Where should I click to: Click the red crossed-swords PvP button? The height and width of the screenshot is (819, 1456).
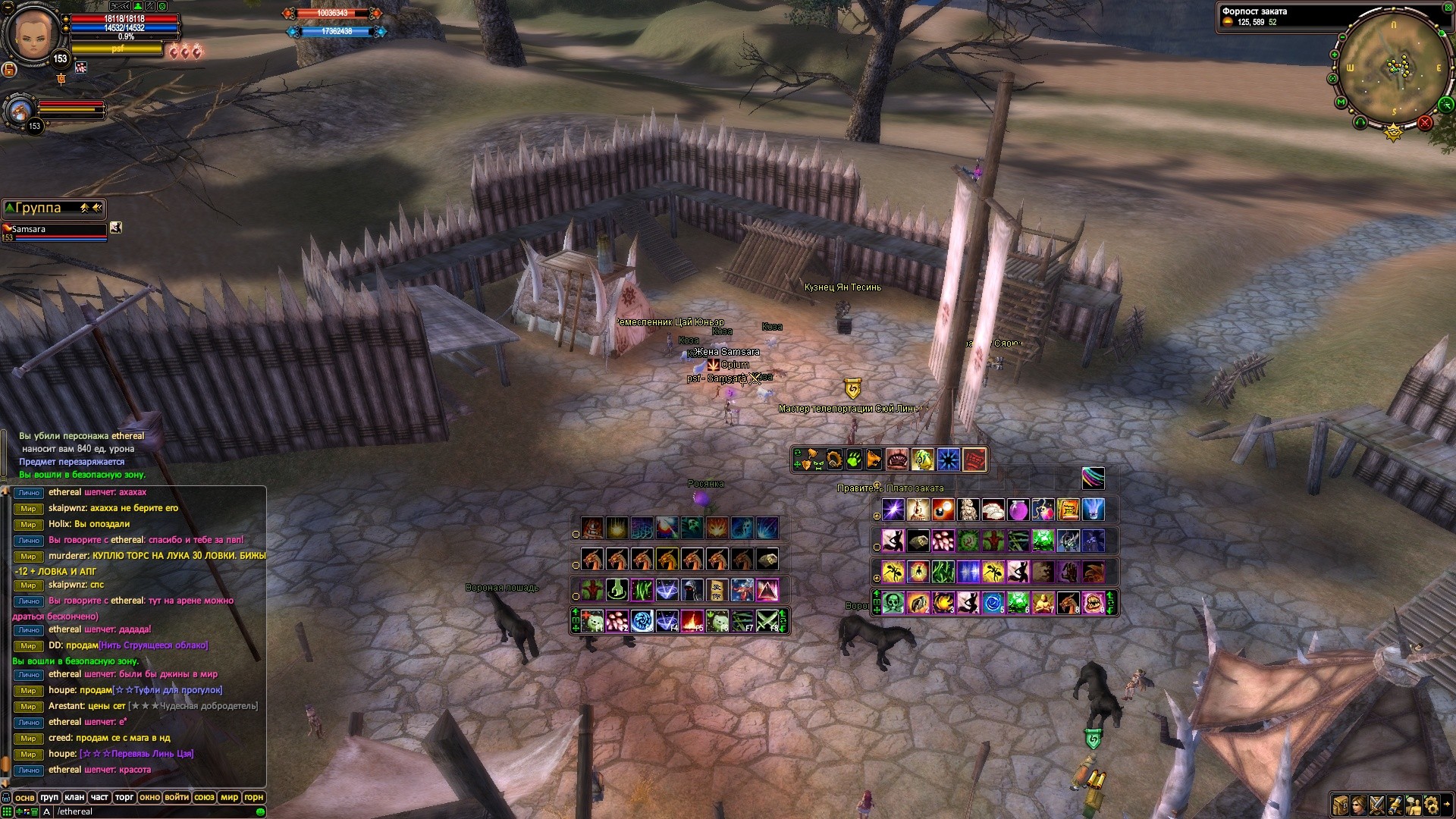click(1425, 122)
